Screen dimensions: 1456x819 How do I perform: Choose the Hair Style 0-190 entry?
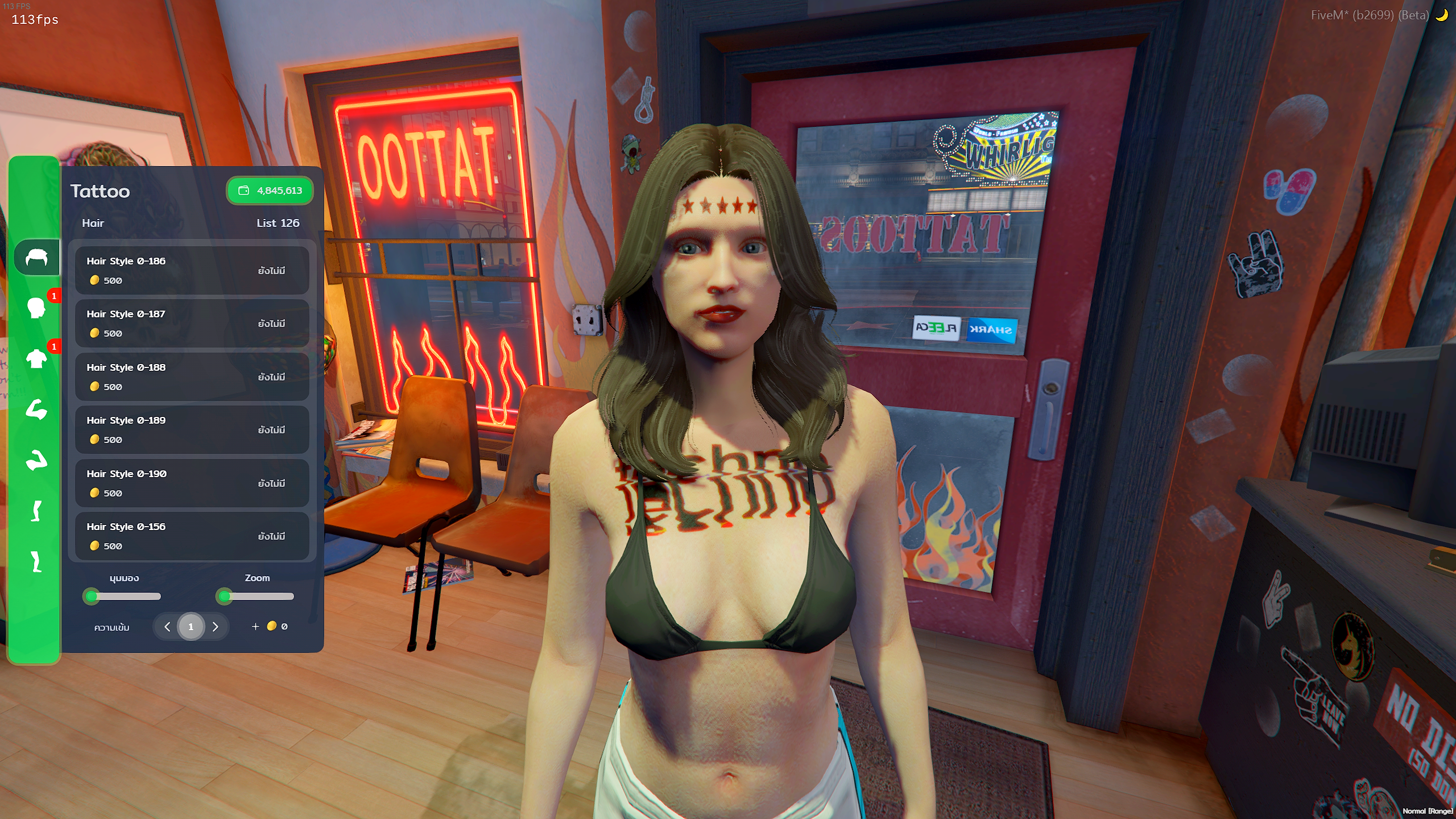(x=192, y=483)
